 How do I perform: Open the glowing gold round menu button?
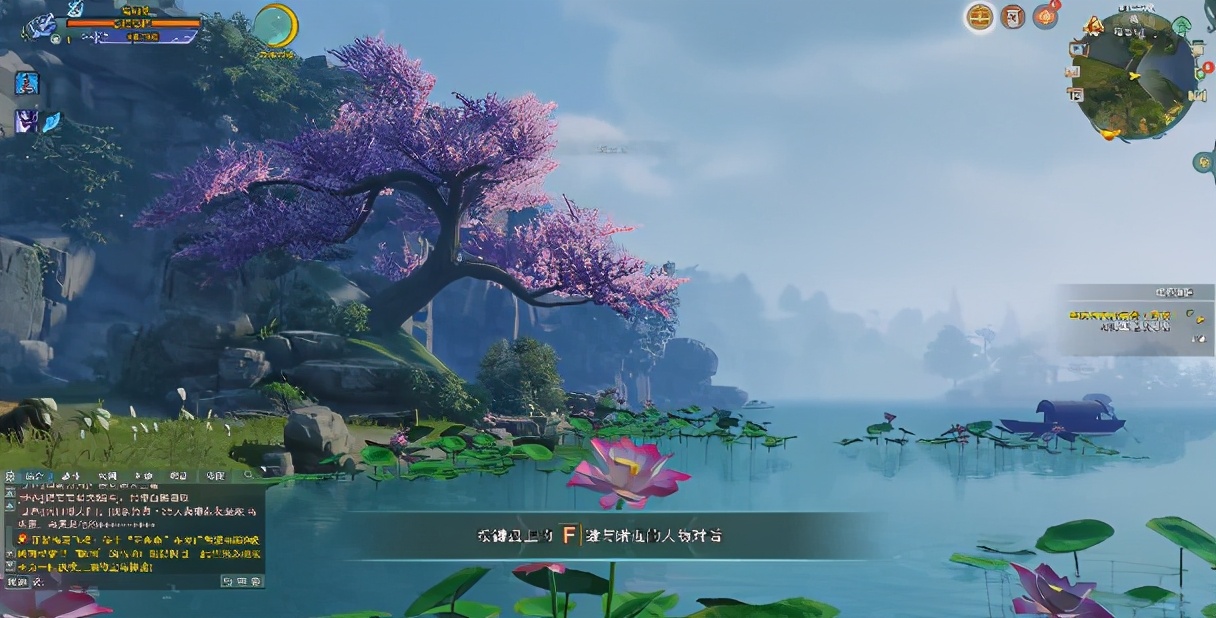(x=980, y=17)
